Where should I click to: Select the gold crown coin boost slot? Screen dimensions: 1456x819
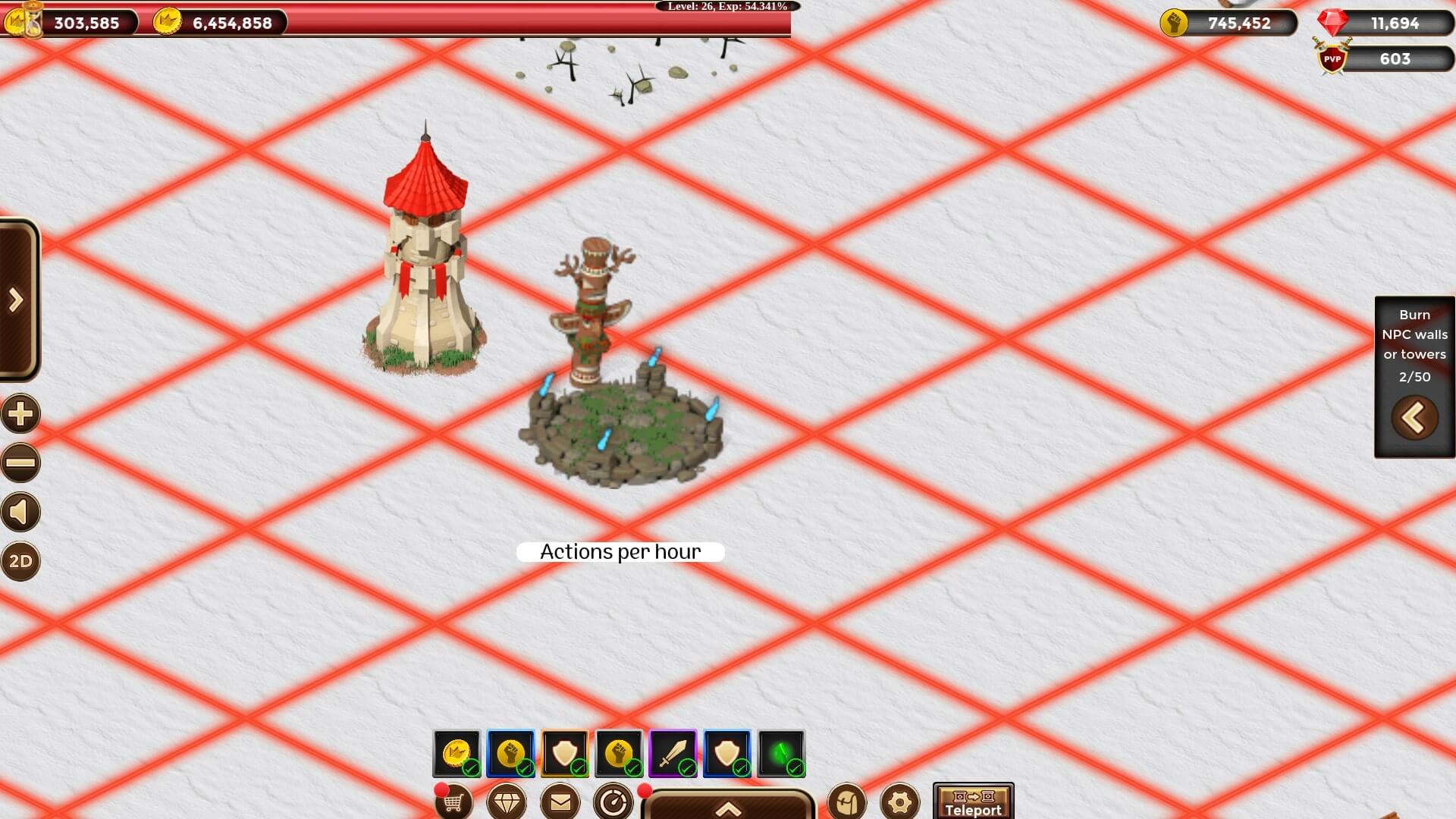(457, 753)
